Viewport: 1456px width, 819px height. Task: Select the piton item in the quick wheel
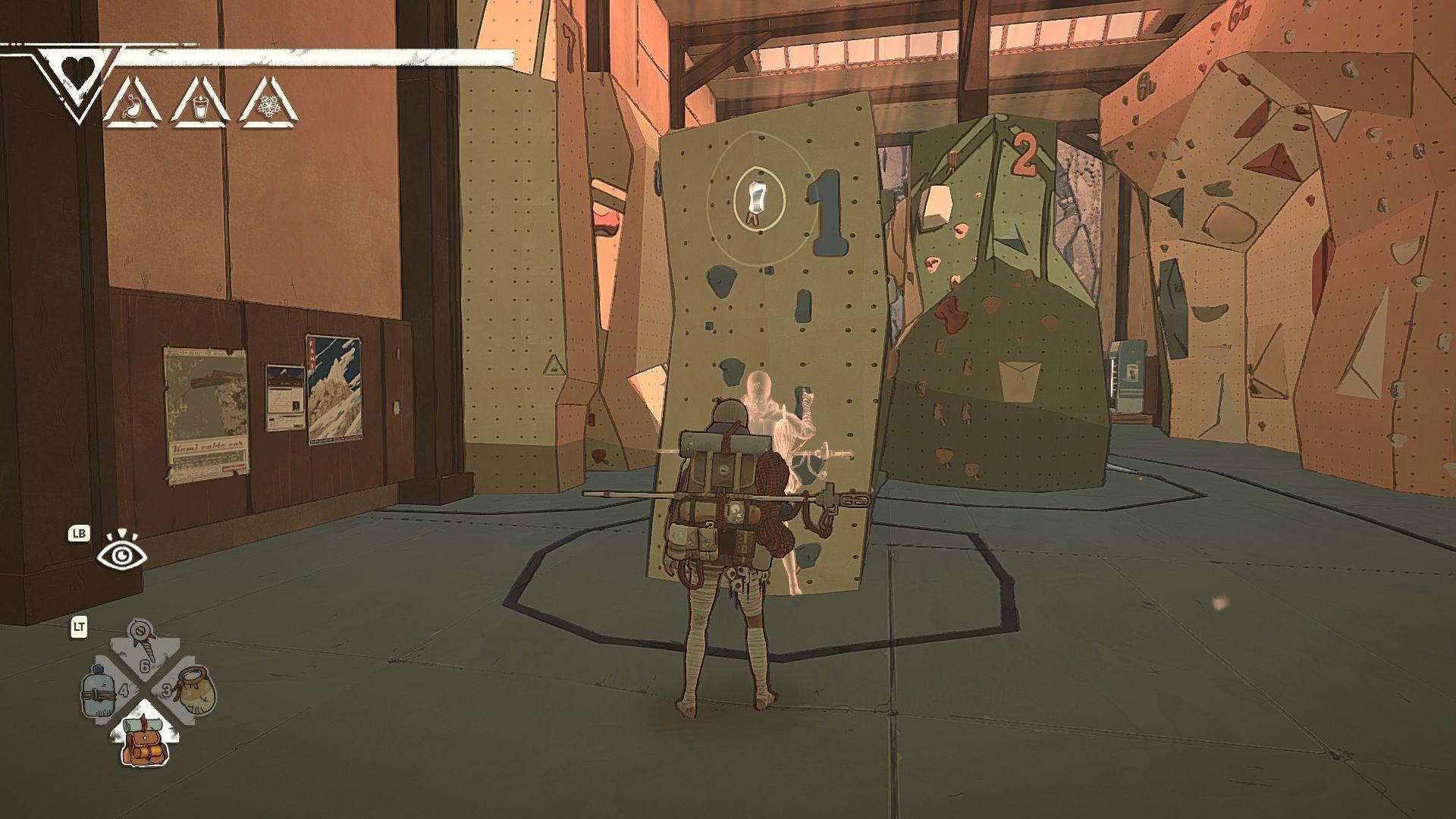142,645
